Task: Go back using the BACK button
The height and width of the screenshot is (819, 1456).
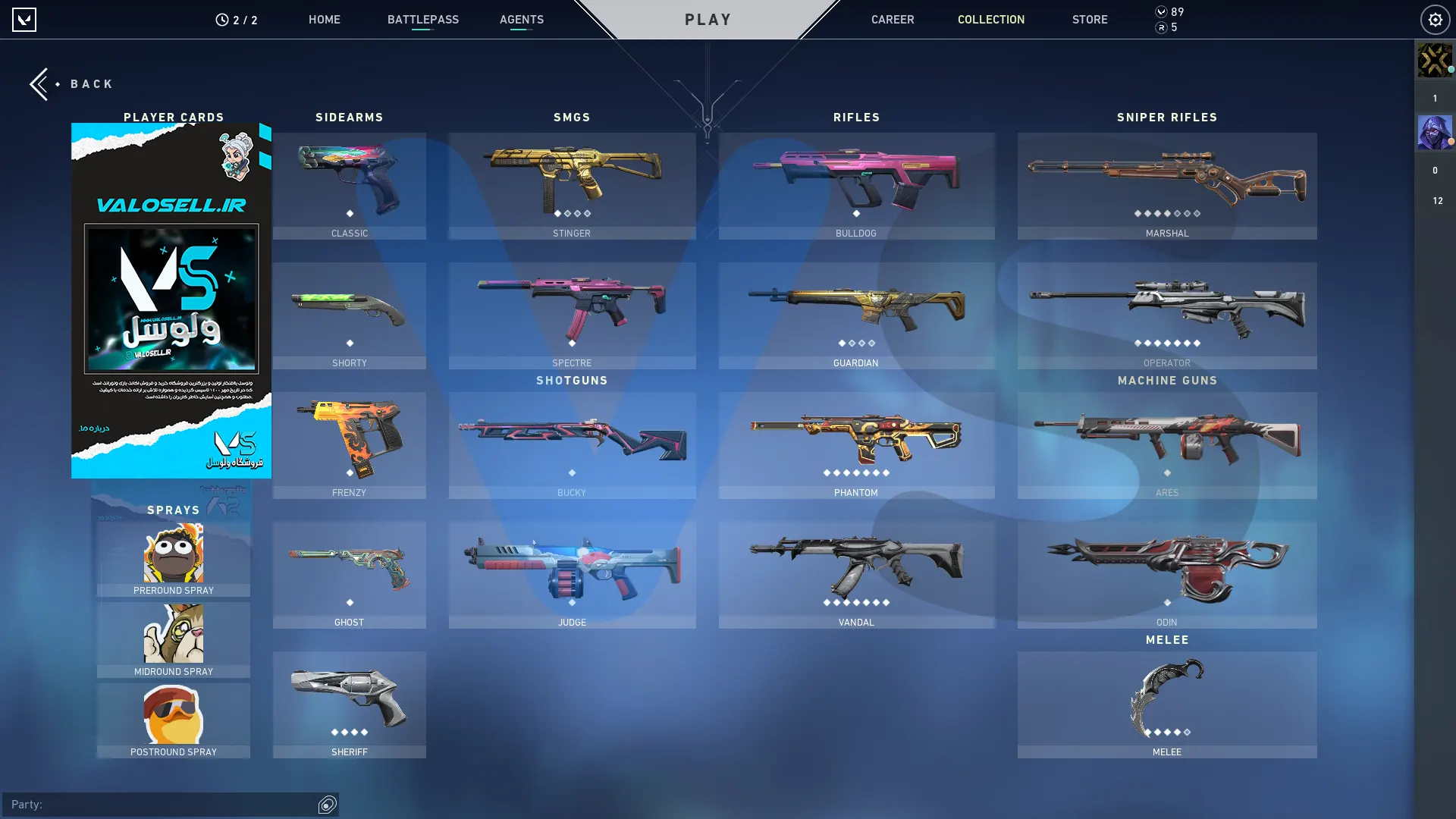Action: click(x=72, y=84)
